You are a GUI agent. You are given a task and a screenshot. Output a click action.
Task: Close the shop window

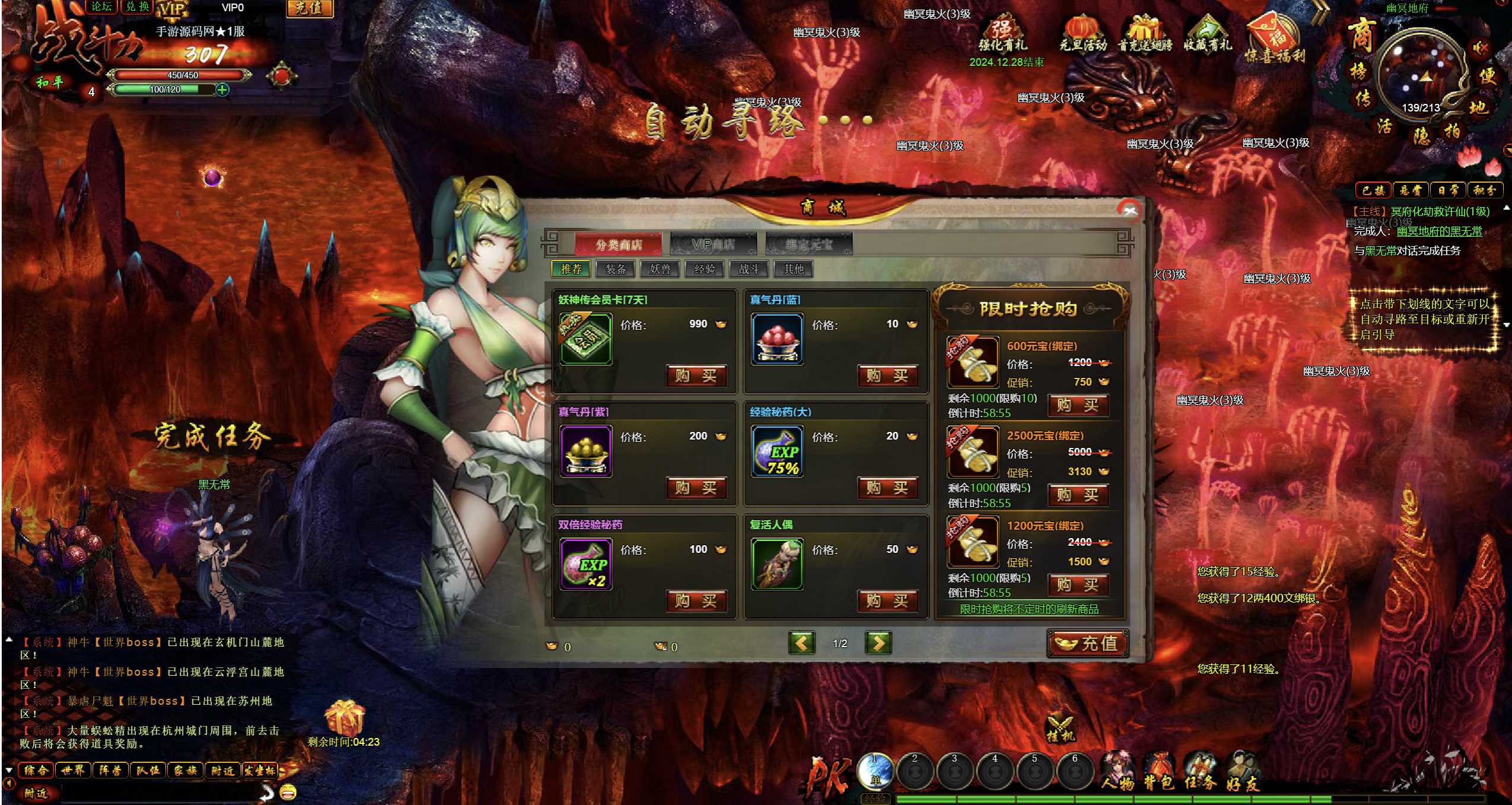pyautogui.click(x=1129, y=211)
